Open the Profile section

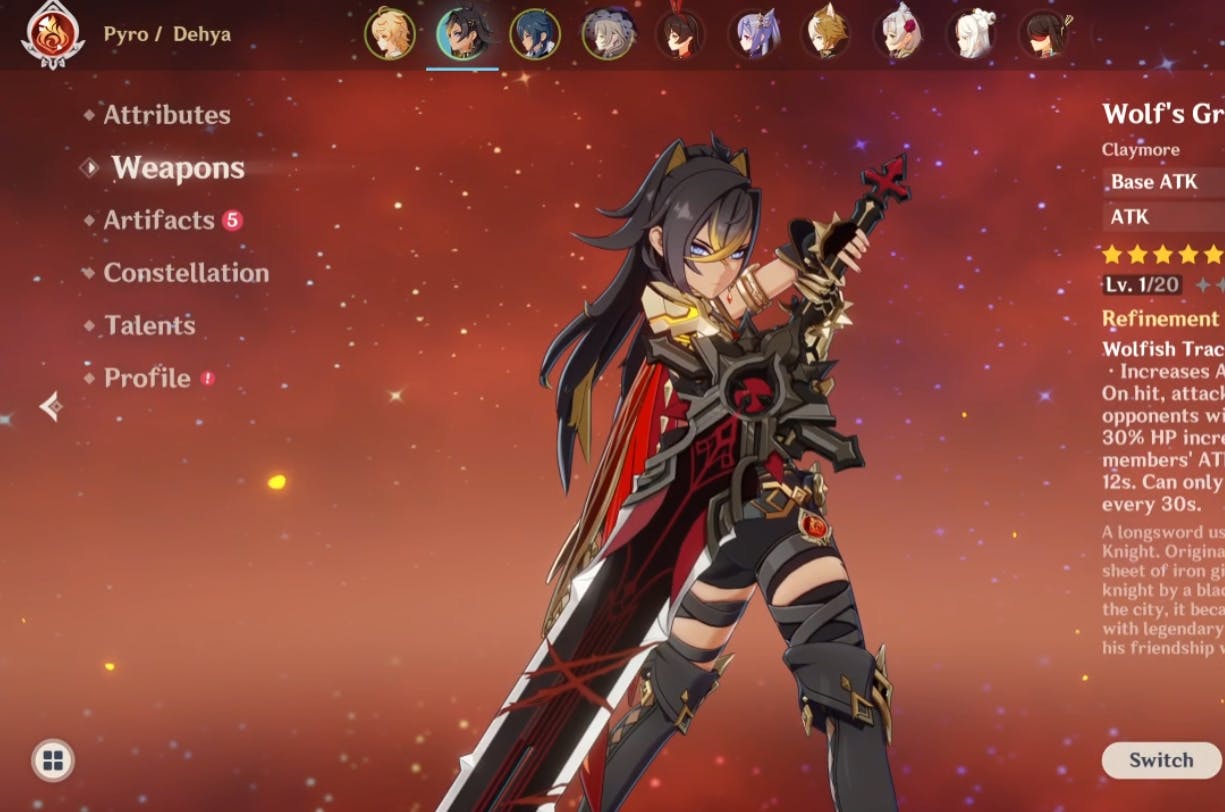147,378
